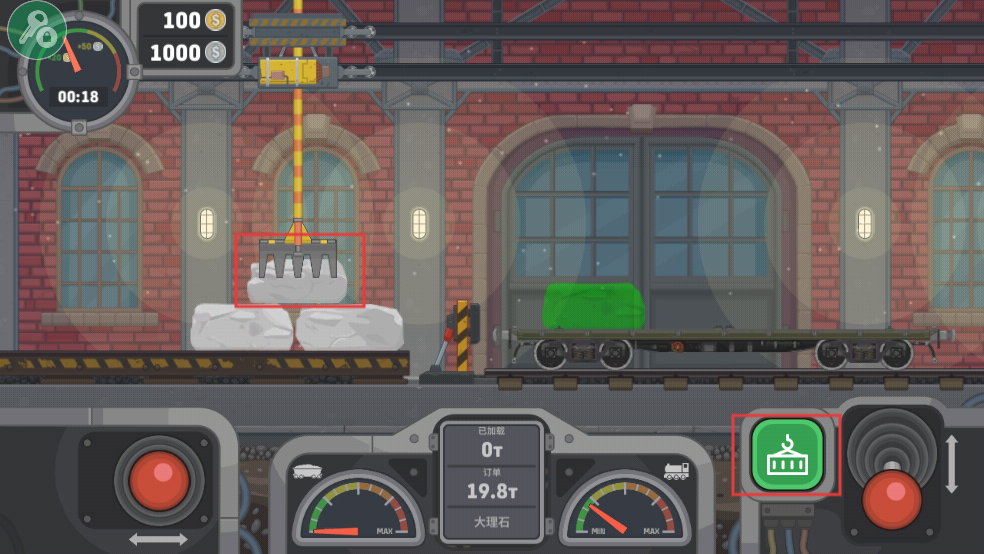Tap the green cargo grab button
Screen dimensions: 984x554
click(x=787, y=455)
